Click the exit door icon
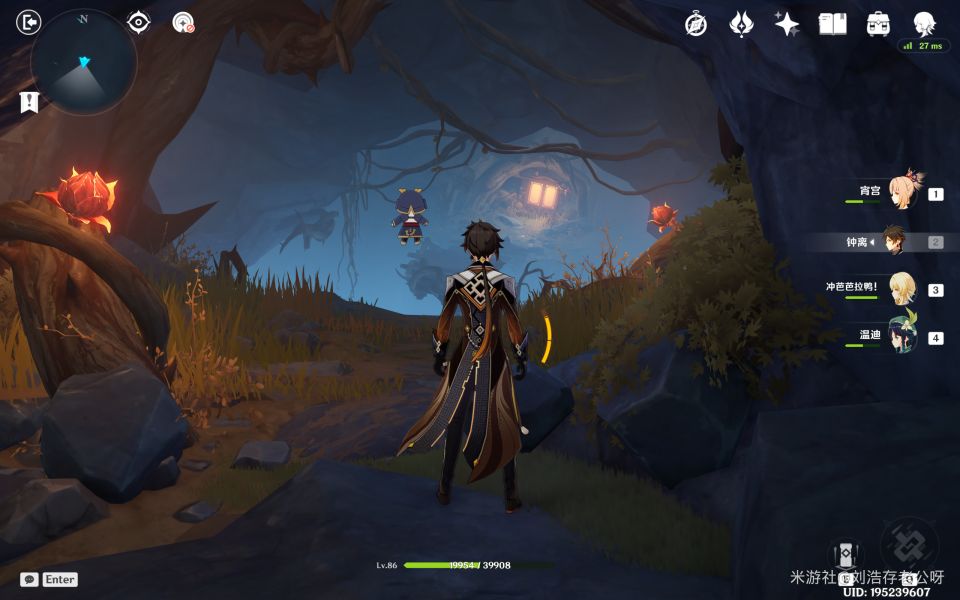 [x=30, y=22]
